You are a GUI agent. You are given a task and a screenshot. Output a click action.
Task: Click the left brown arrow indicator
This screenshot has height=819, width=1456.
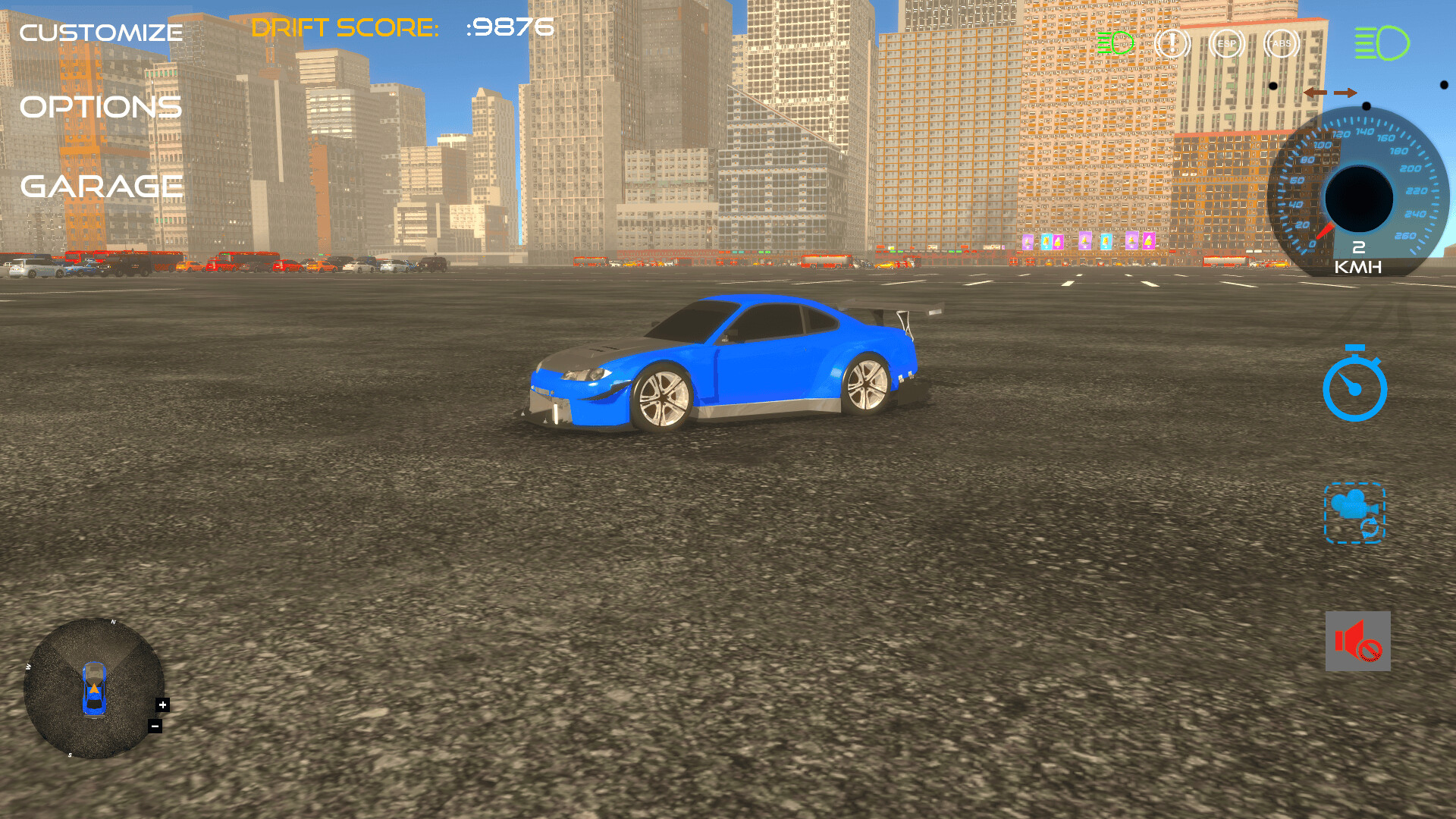point(1316,93)
